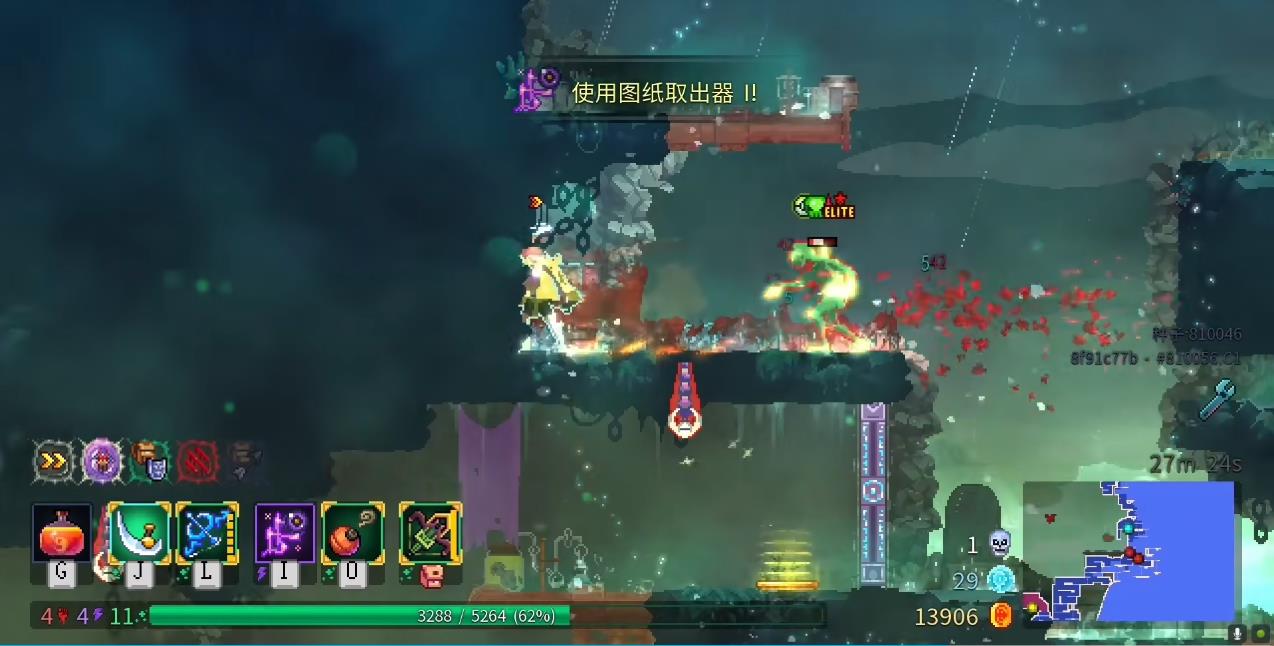Click the chest and mask mutation icon

(149, 461)
